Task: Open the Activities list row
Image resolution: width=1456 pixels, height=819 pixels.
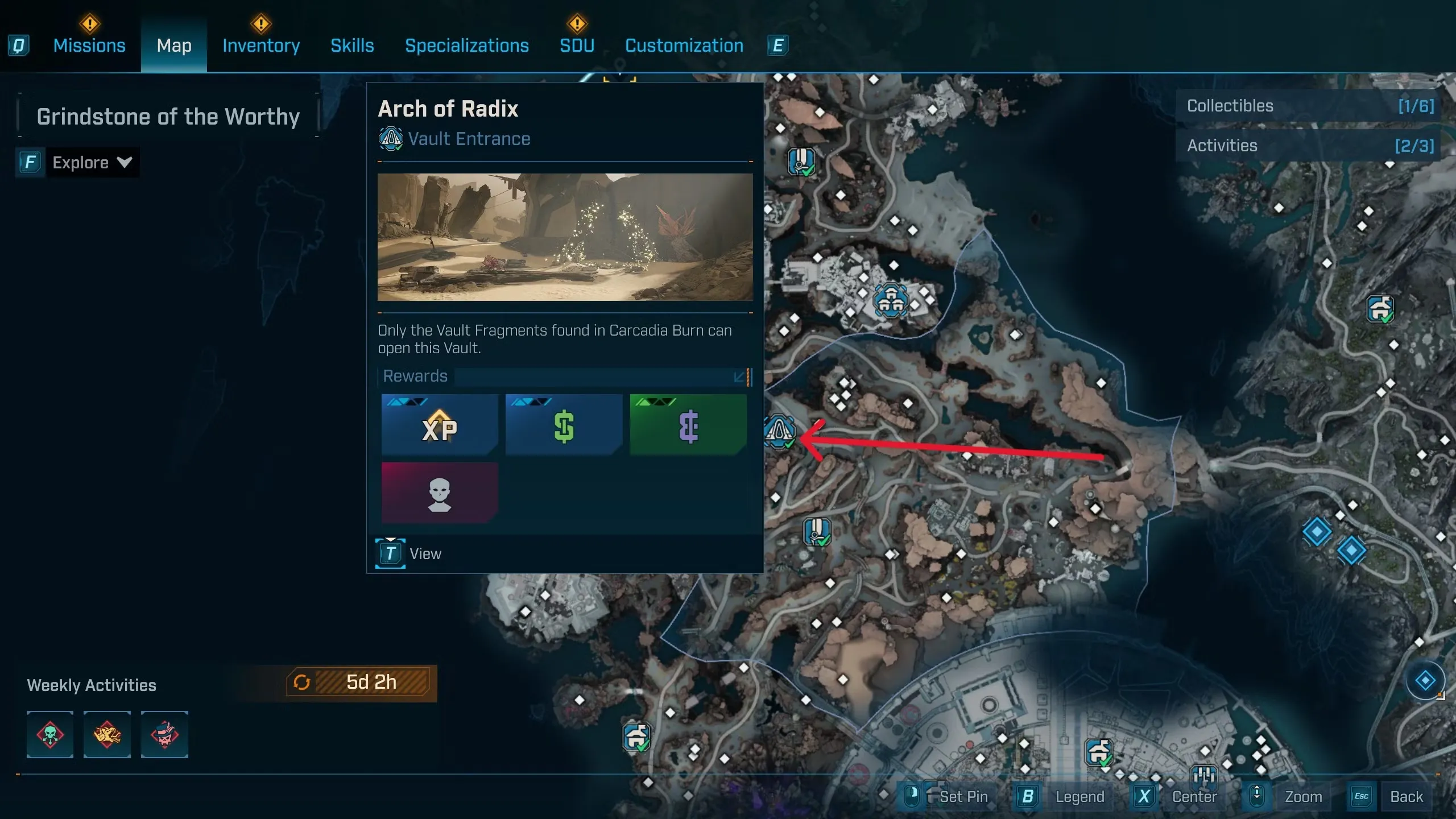Action: click(x=1309, y=146)
